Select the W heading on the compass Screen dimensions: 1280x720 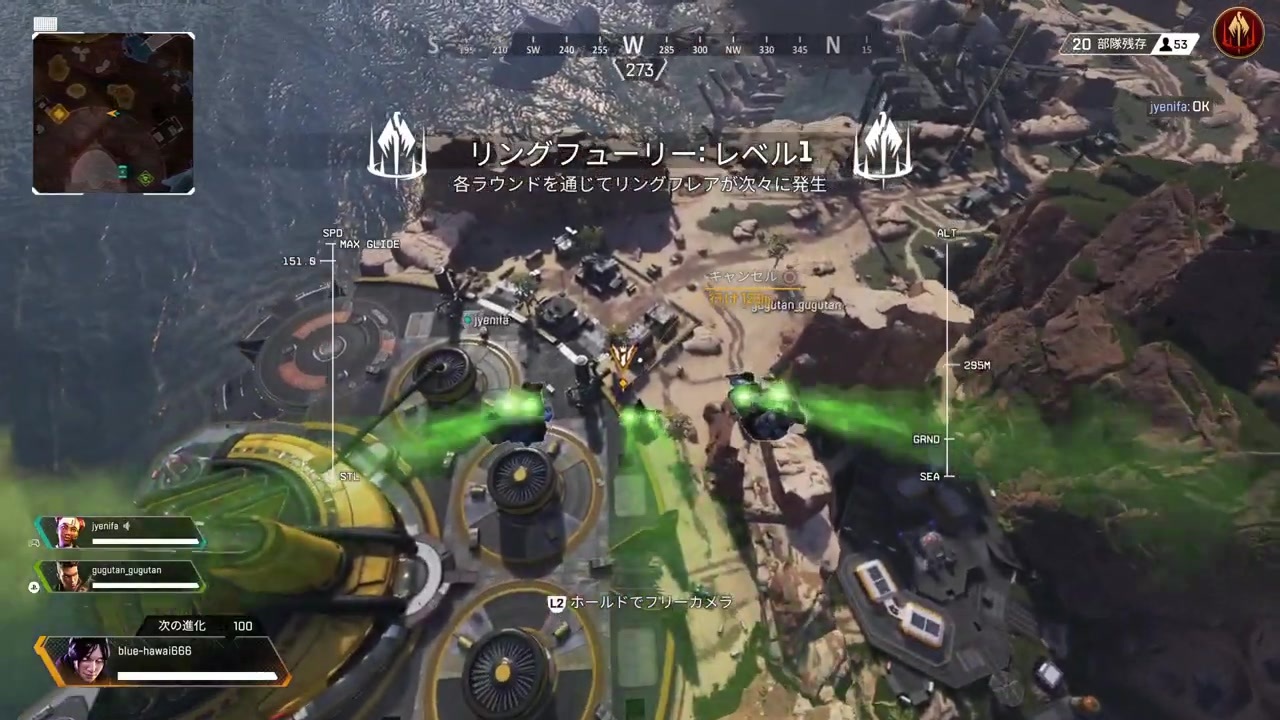633,46
